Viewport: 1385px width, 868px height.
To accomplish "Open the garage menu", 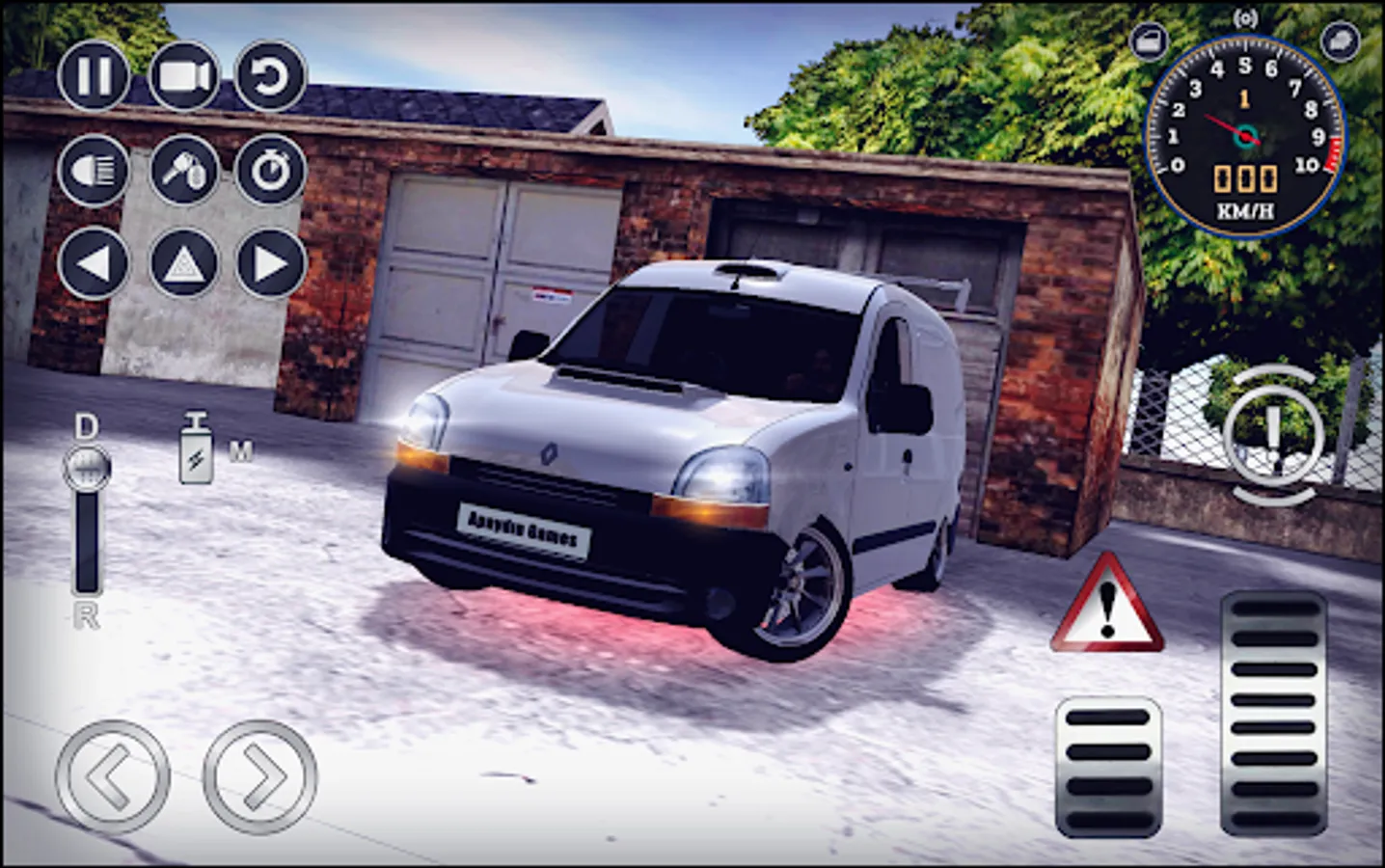I will (1149, 42).
